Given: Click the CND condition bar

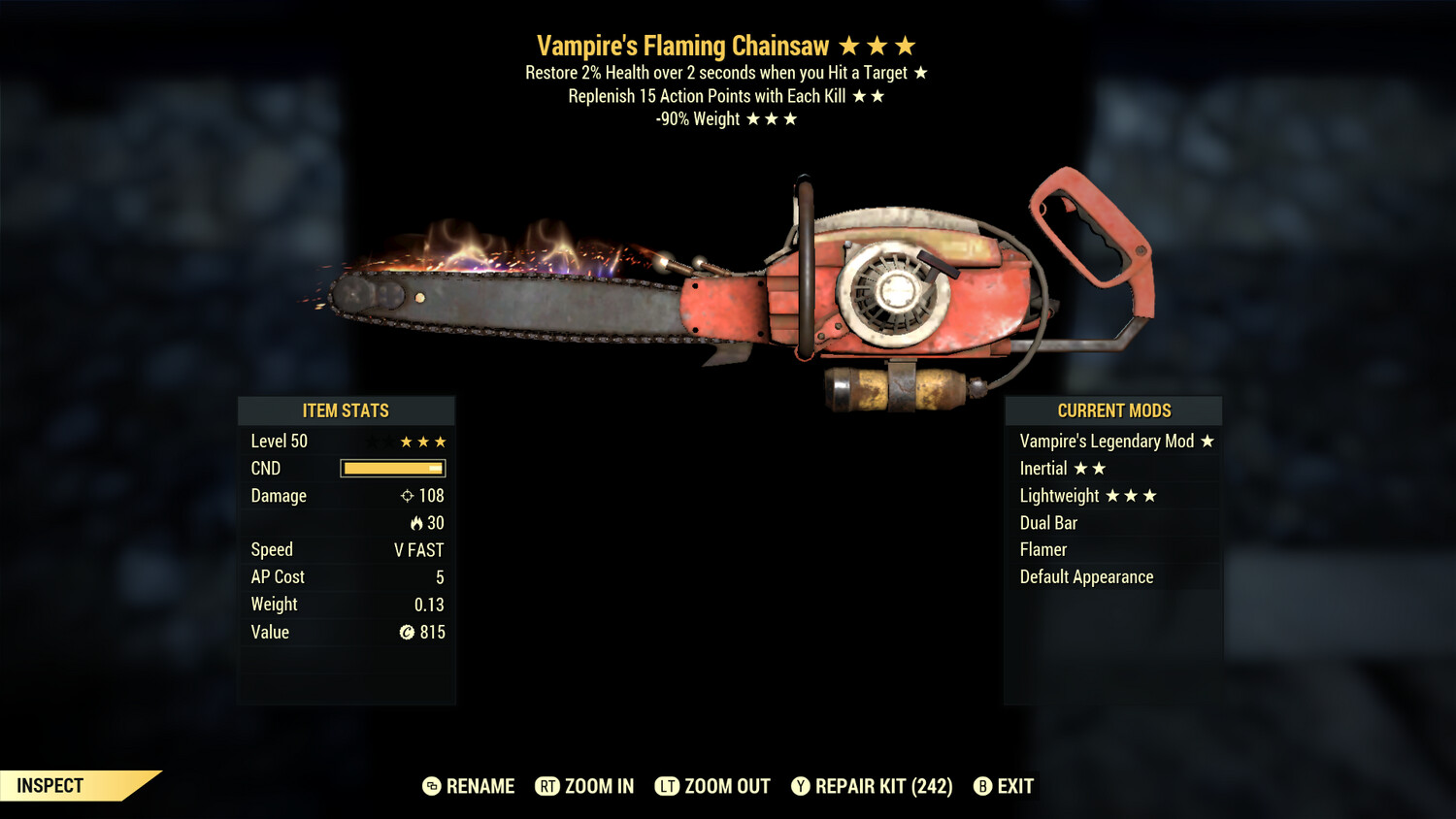Looking at the screenshot, I should coord(392,468).
